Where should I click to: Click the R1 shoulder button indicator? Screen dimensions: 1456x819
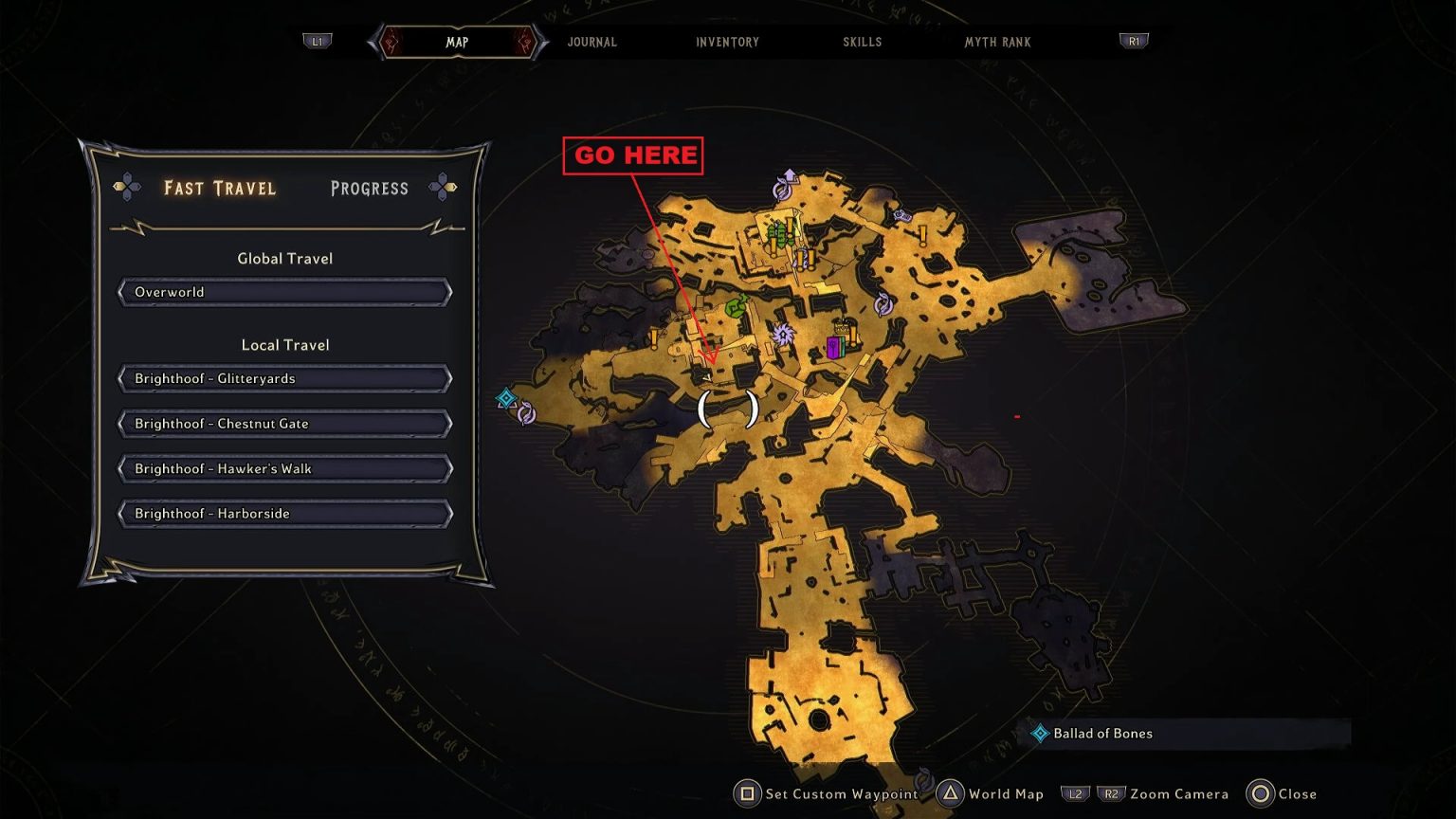[1134, 42]
